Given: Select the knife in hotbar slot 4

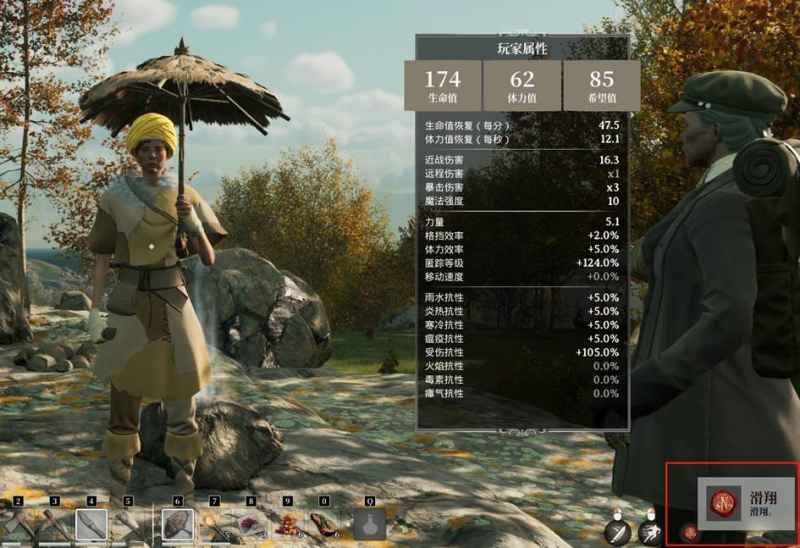Looking at the screenshot, I should click(91, 524).
